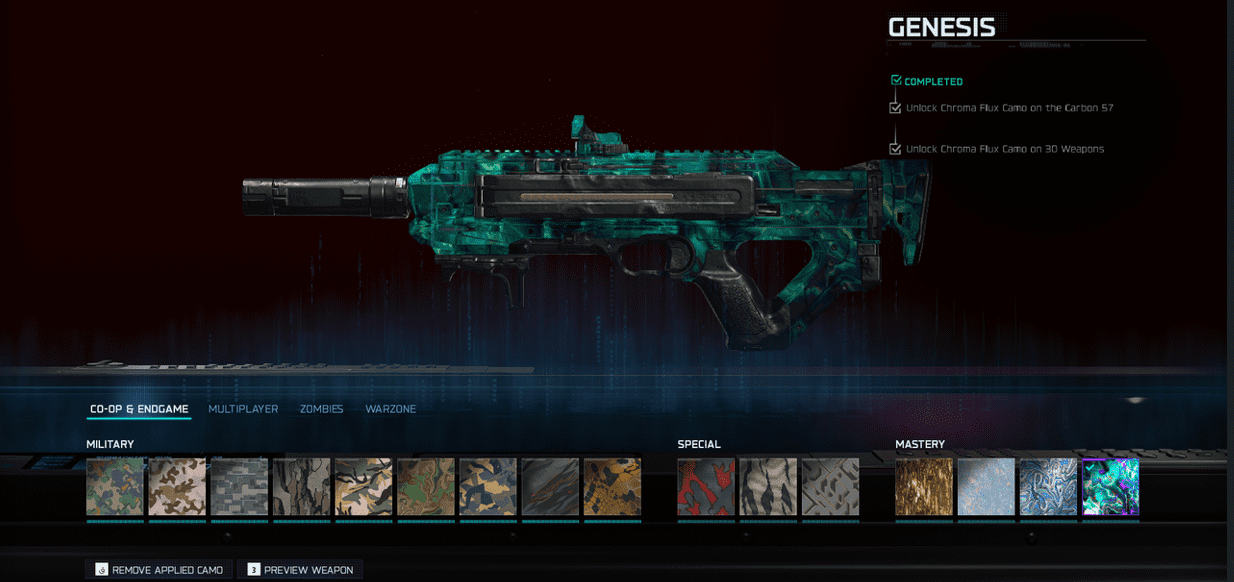Screen dimensions: 1234x582
Task: Pick the dark grey diagonal streak camo
Action: (550, 487)
